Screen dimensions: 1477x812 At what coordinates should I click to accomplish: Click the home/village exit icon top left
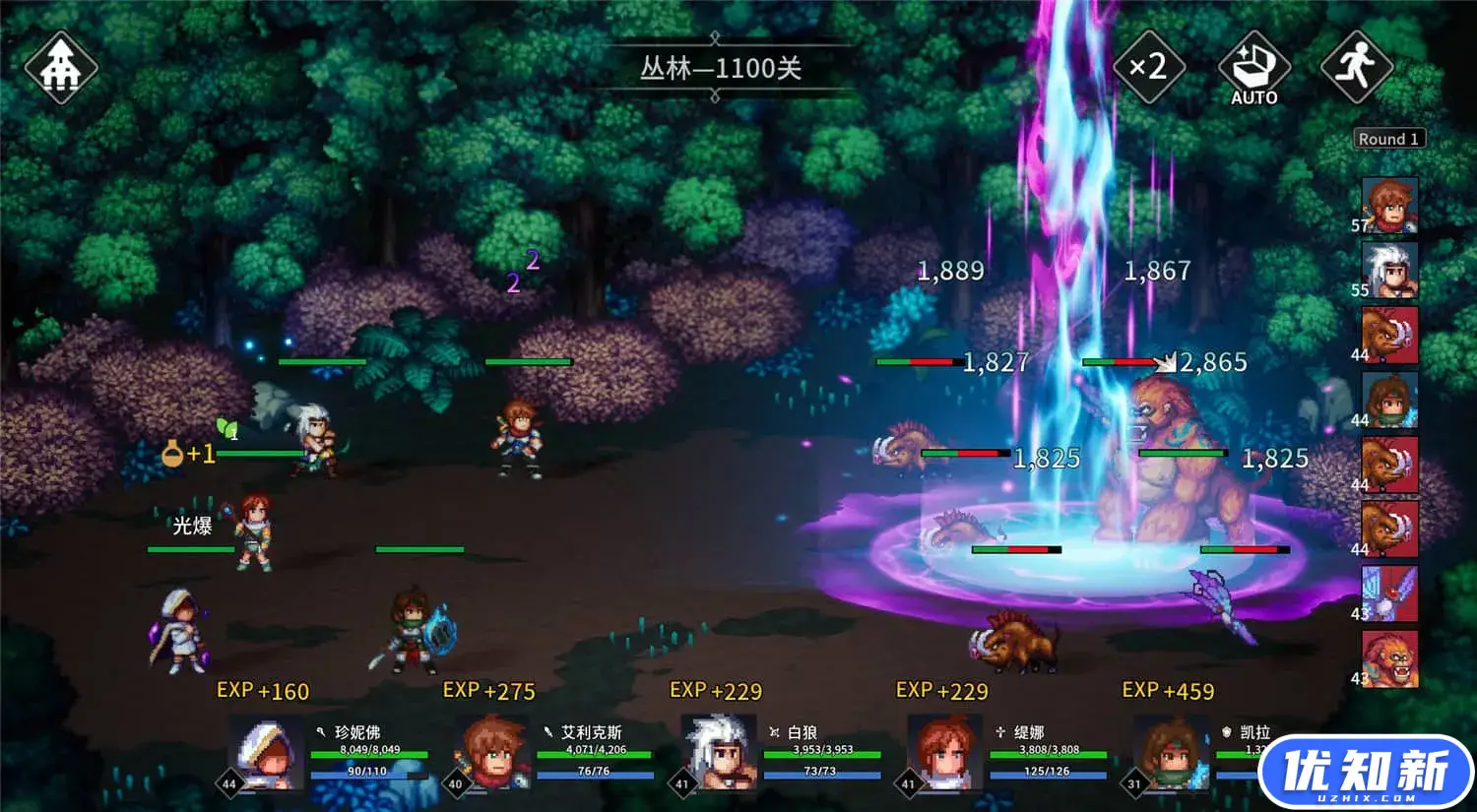tap(61, 67)
